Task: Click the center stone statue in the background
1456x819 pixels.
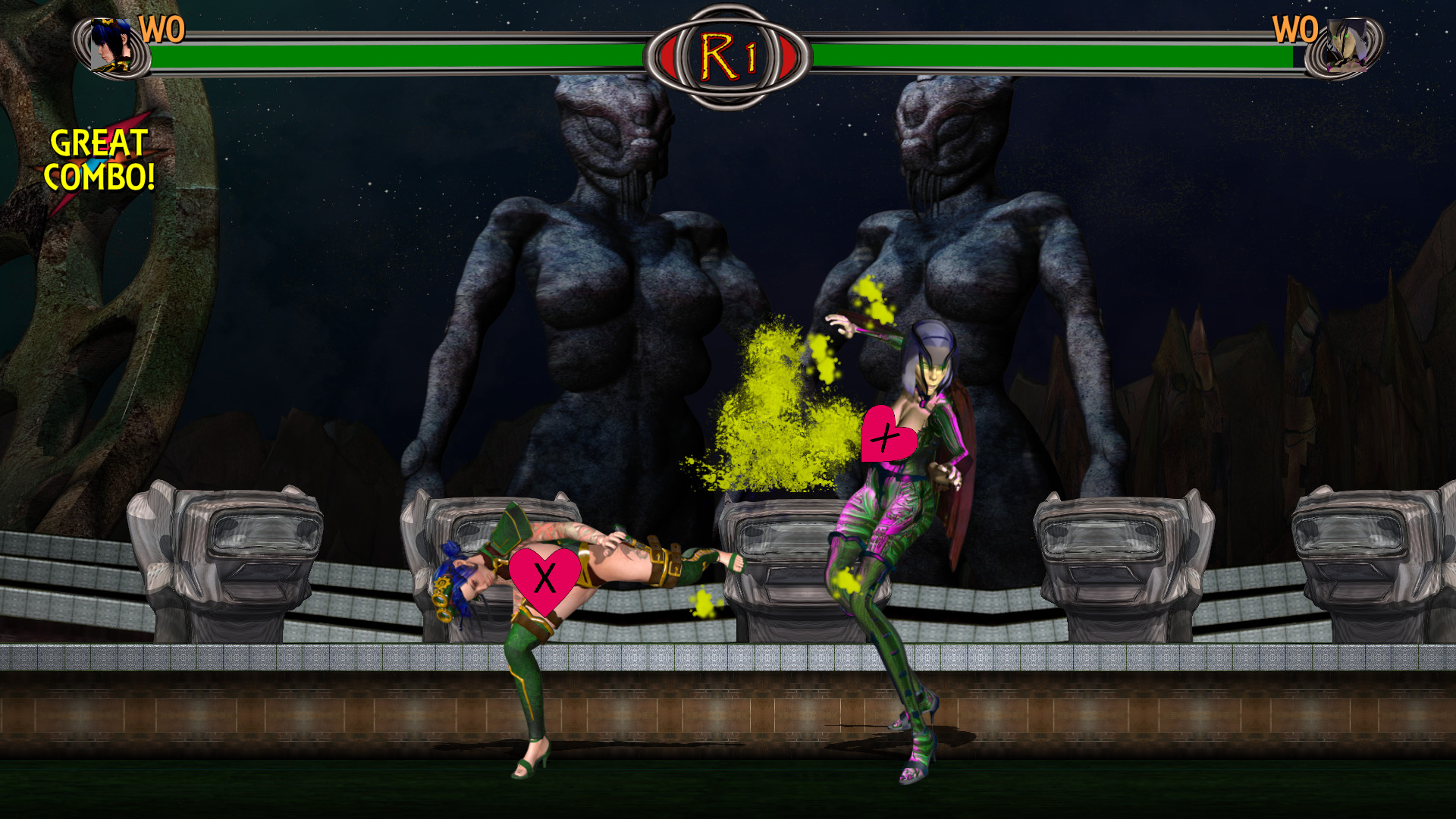Action: (607, 265)
